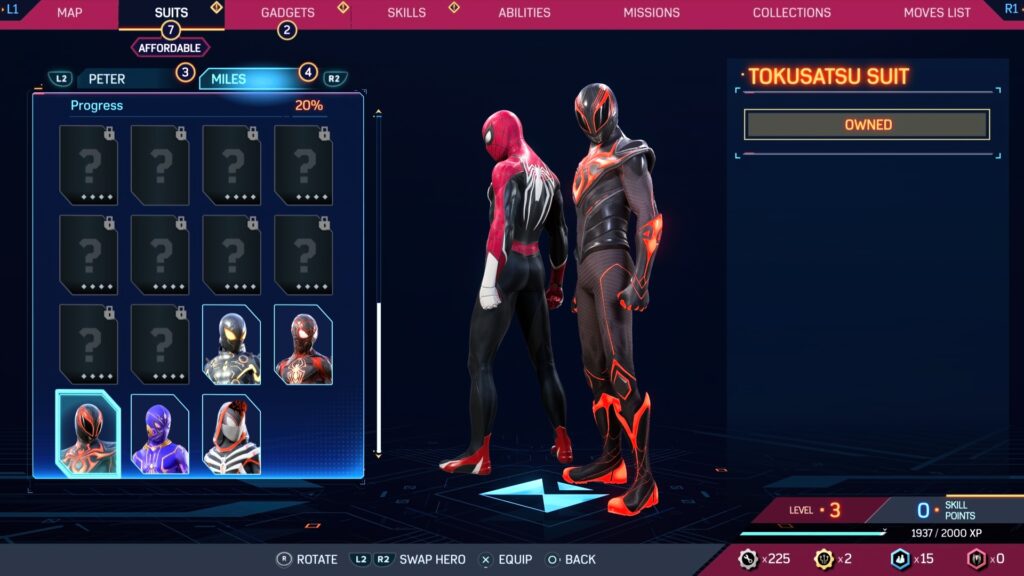Select the orange Tokusatsu suit thumbnail
Viewport: 1024px width, 576px height.
tap(88, 434)
